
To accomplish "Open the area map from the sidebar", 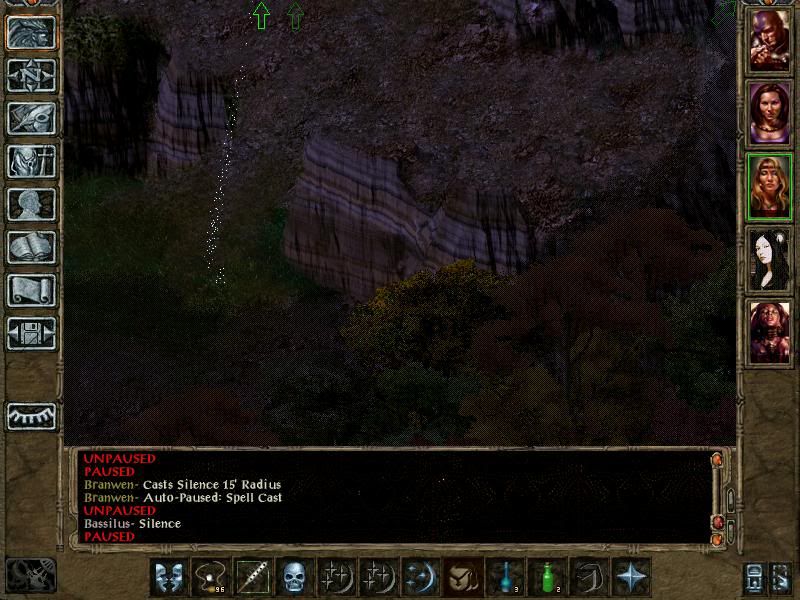I will click(31, 75).
